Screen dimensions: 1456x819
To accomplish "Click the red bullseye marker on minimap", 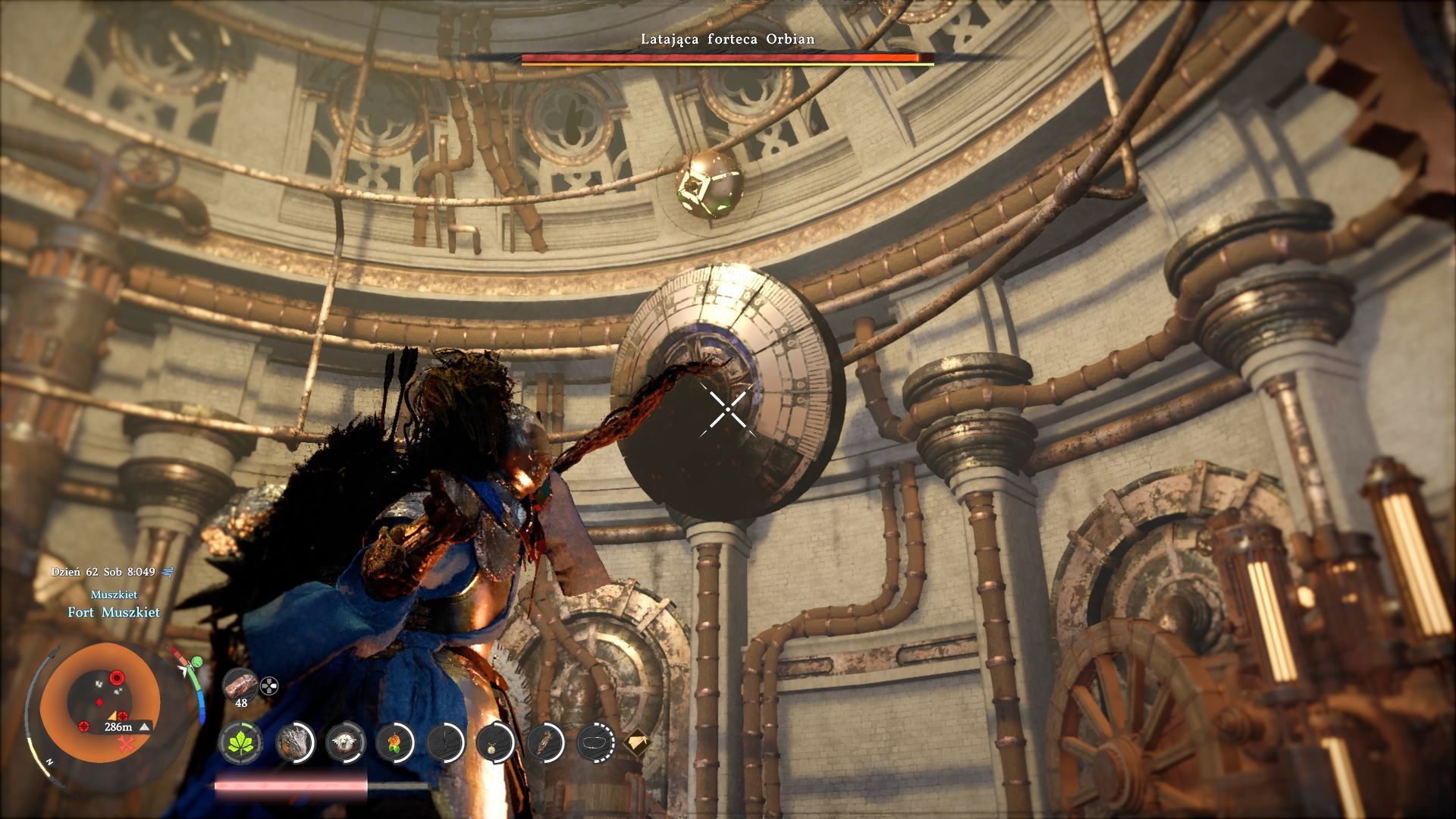I will 117,676.
